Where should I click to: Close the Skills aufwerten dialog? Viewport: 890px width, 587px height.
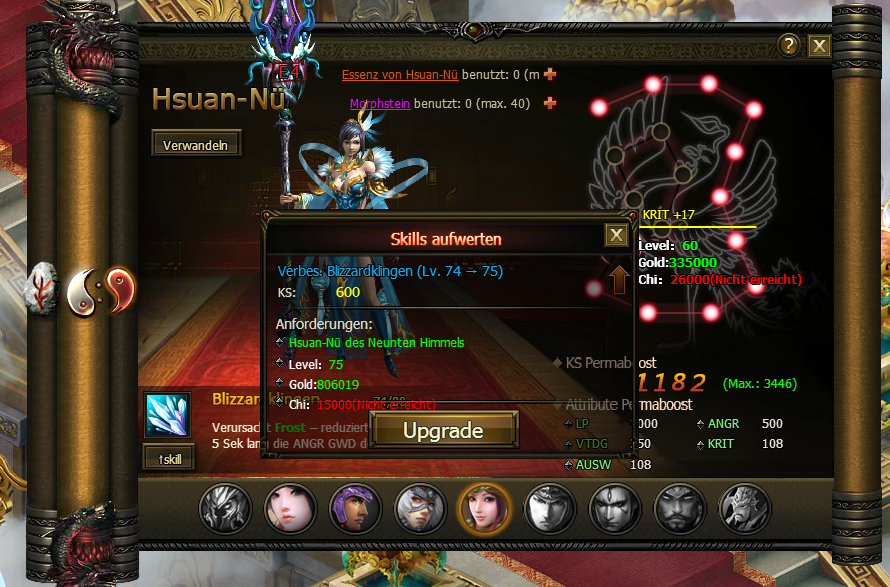pyautogui.click(x=617, y=235)
